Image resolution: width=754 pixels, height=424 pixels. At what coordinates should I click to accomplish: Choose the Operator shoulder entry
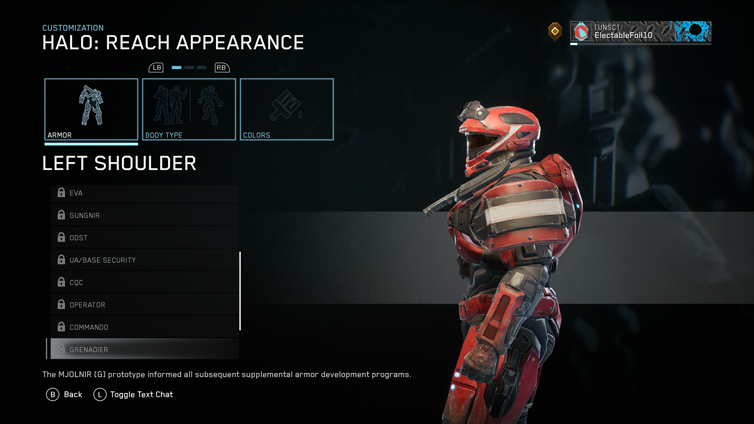pyautogui.click(x=144, y=305)
